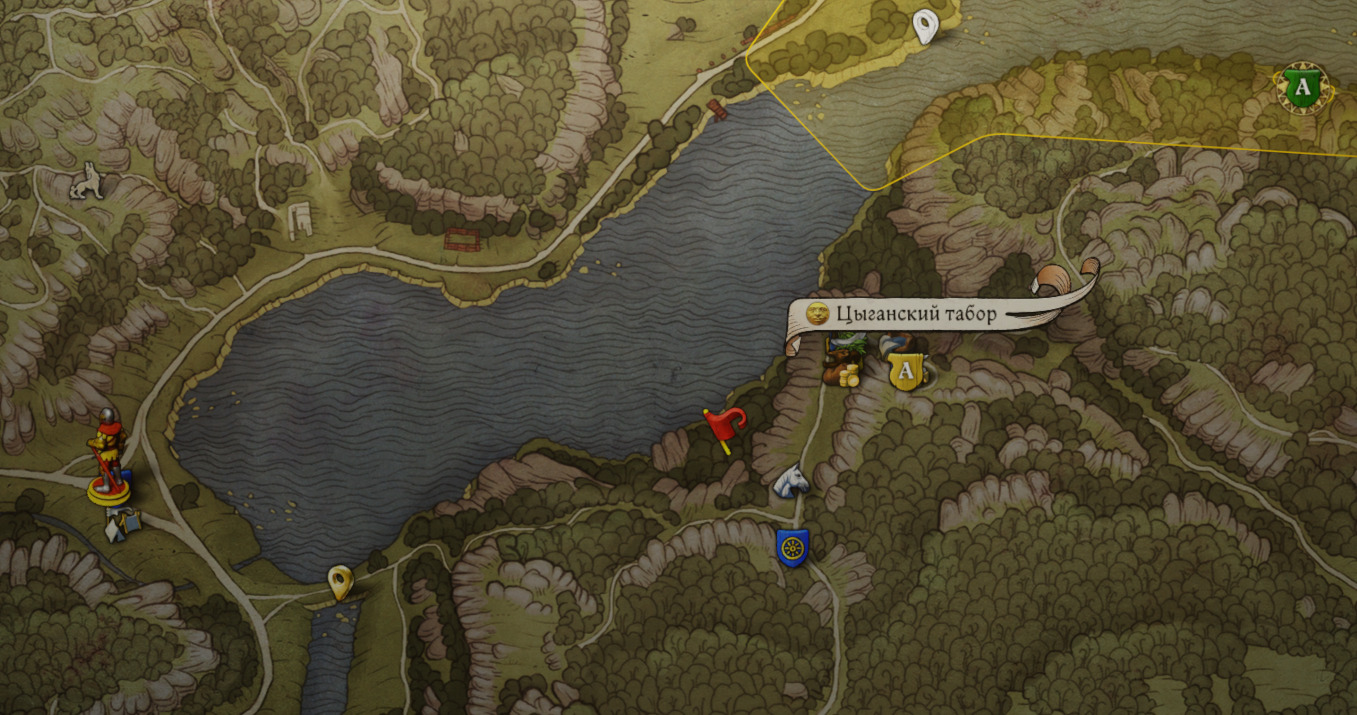Select the green A quest marker

1301,88
